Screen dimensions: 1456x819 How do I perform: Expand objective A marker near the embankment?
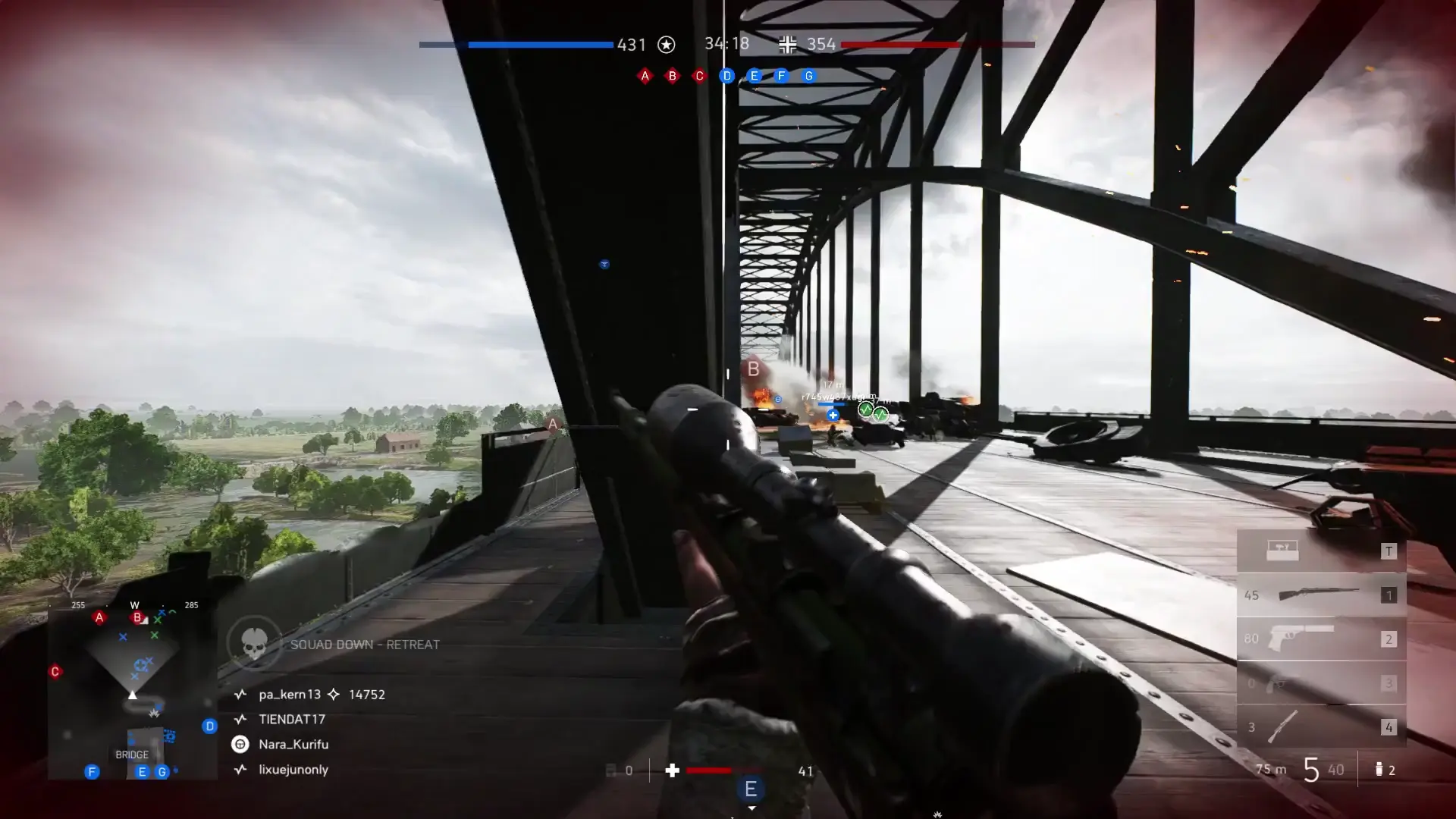[x=551, y=425]
